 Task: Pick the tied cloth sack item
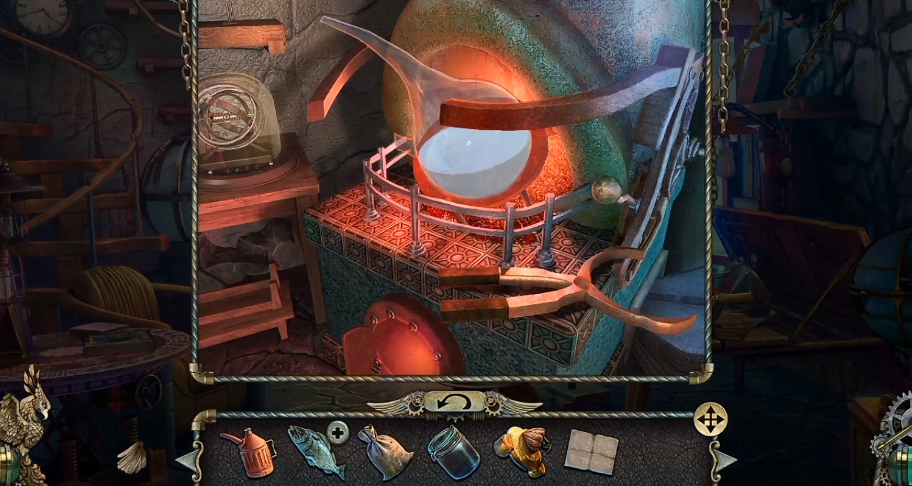tap(383, 451)
